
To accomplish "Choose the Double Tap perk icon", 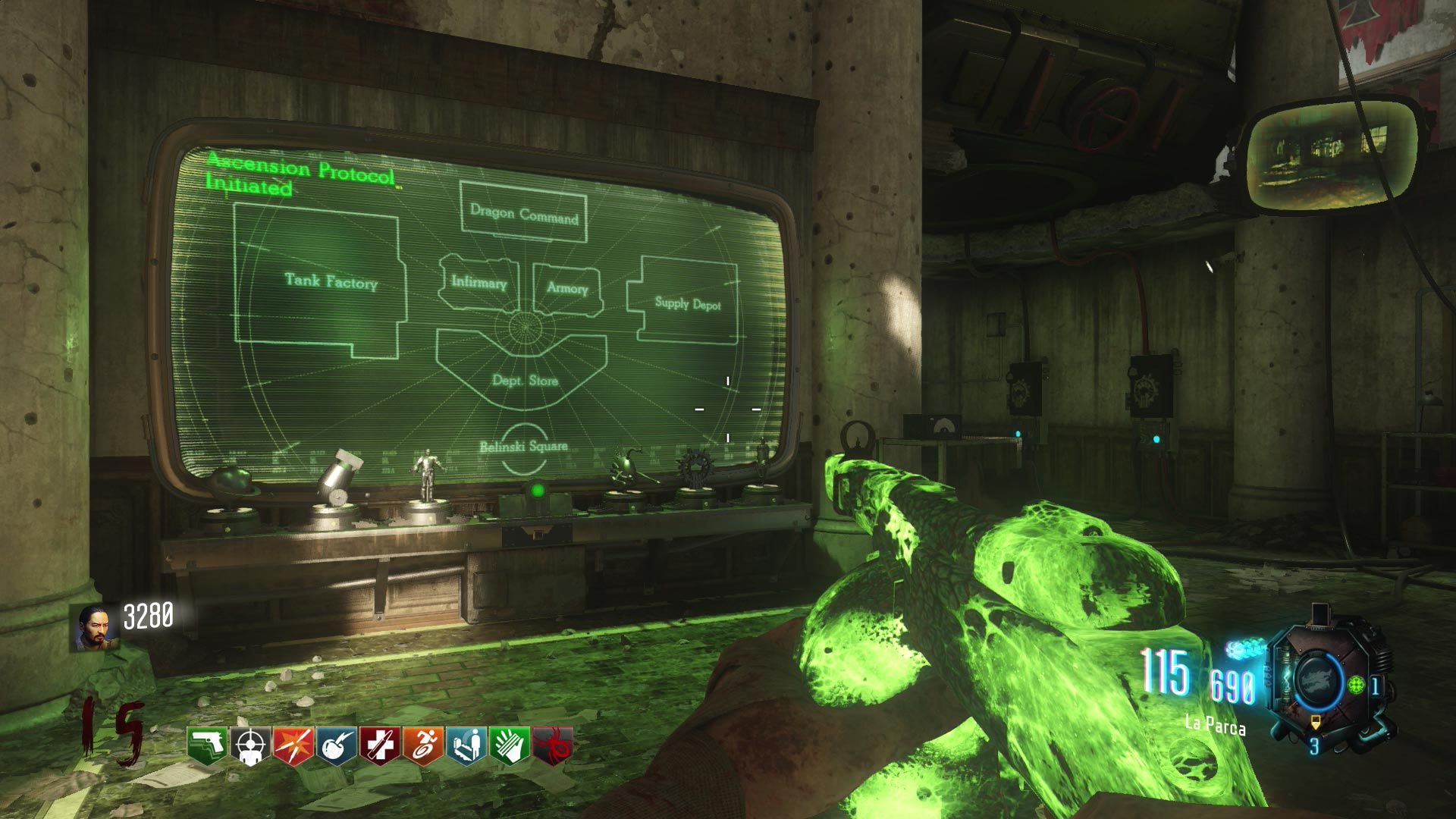I will click(x=293, y=746).
